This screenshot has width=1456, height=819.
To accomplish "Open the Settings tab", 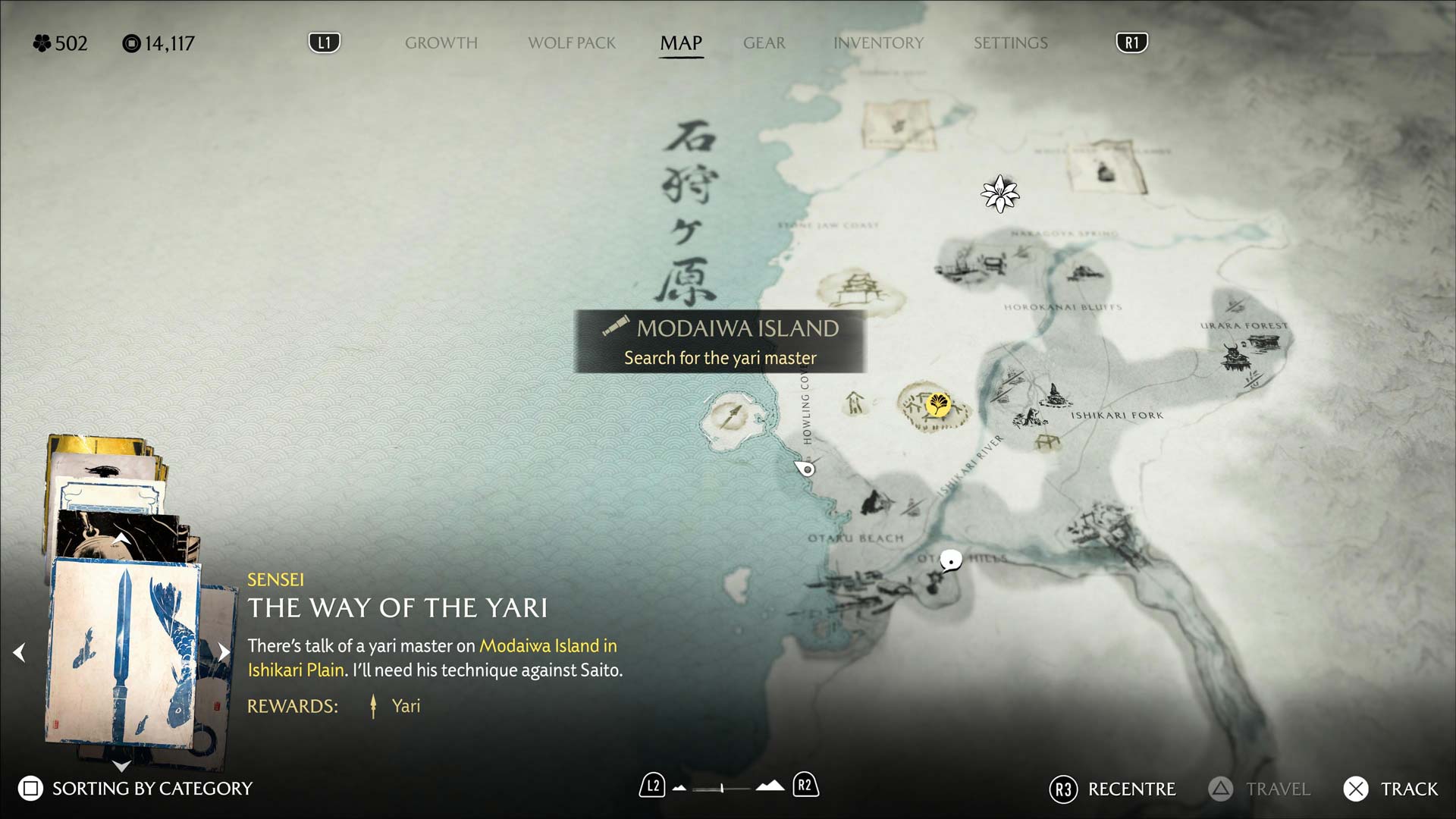I will point(1010,43).
